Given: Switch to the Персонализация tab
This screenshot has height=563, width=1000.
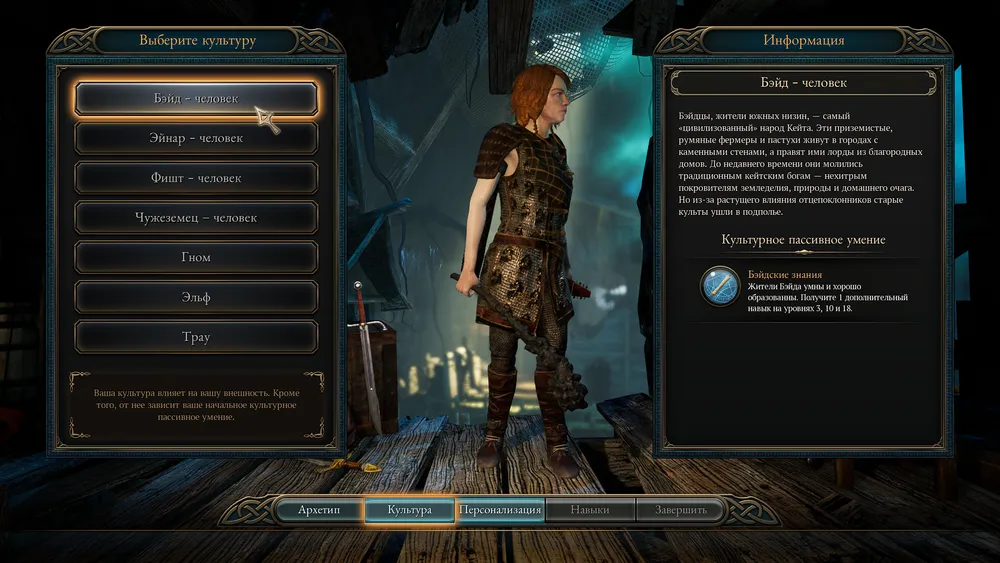Looking at the screenshot, I should tap(500, 510).
